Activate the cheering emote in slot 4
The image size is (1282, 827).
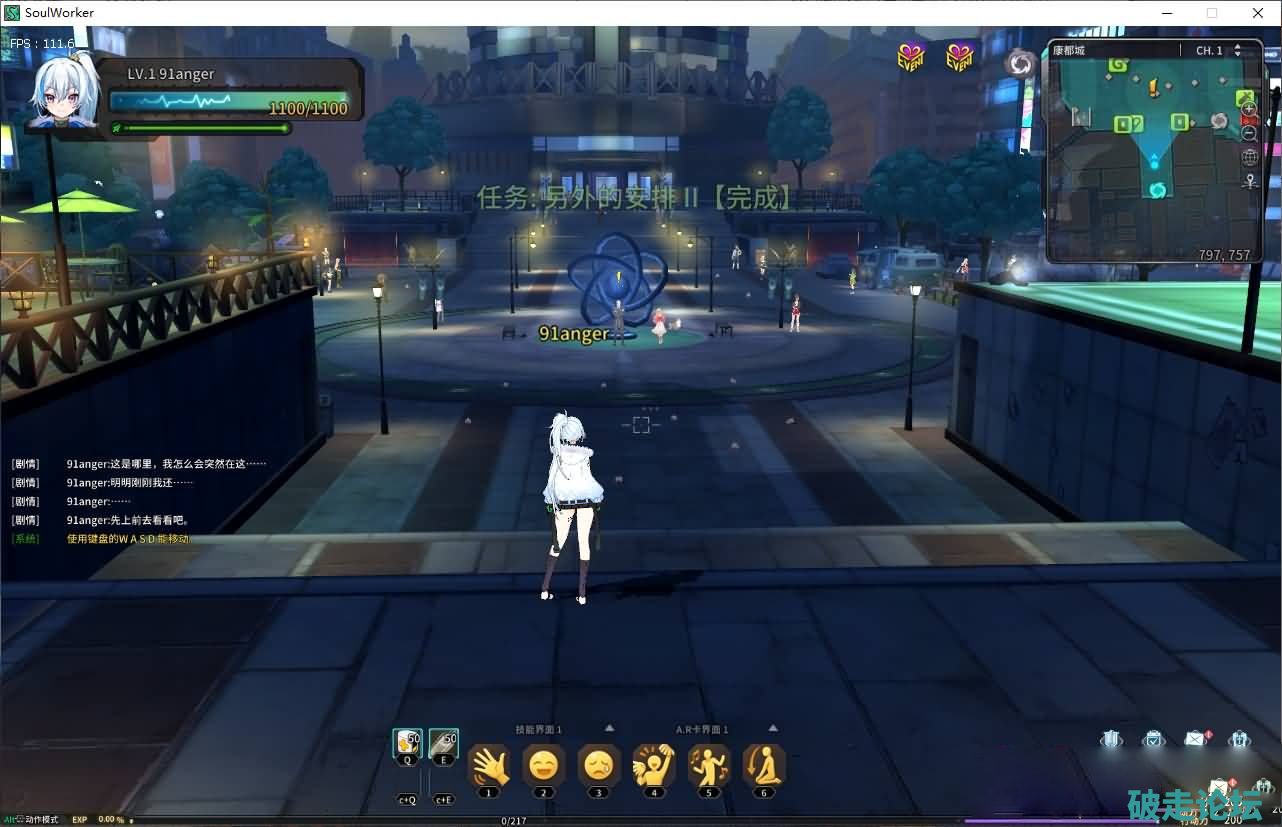pyautogui.click(x=654, y=766)
